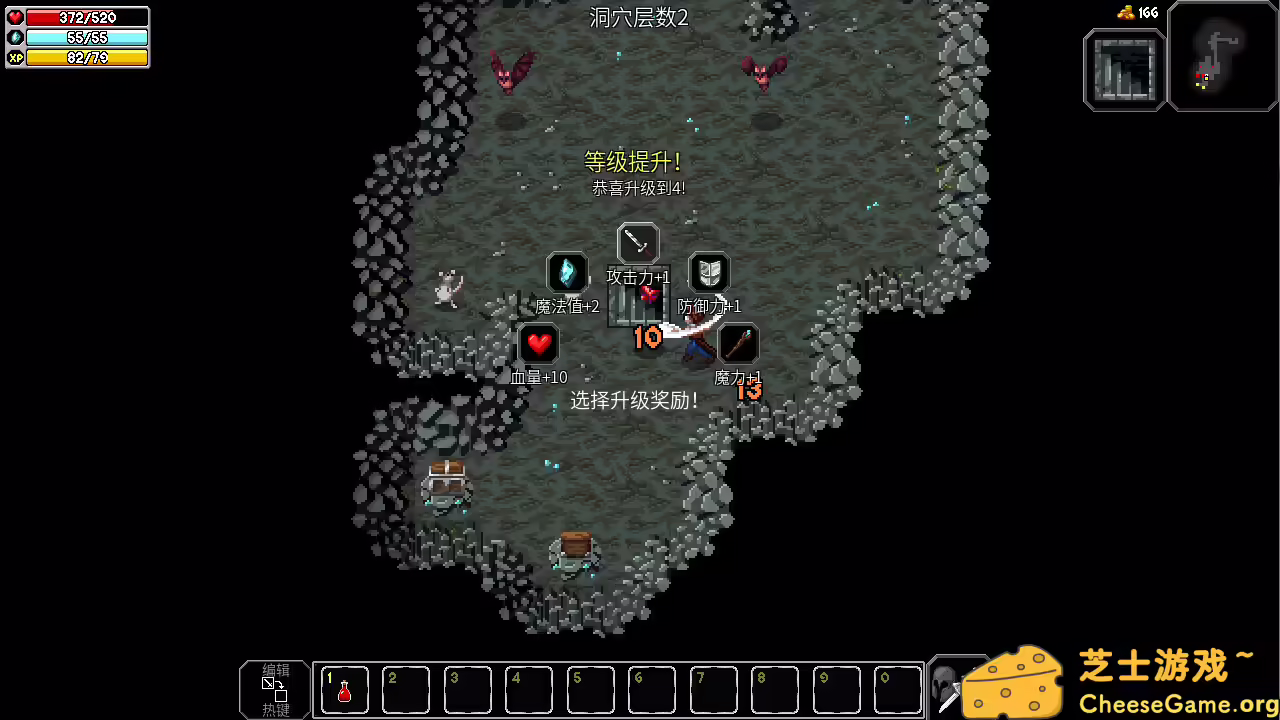Choose the 魔力+1 wand reward icon
Image resolution: width=1280 pixels, height=720 pixels.
(738, 343)
